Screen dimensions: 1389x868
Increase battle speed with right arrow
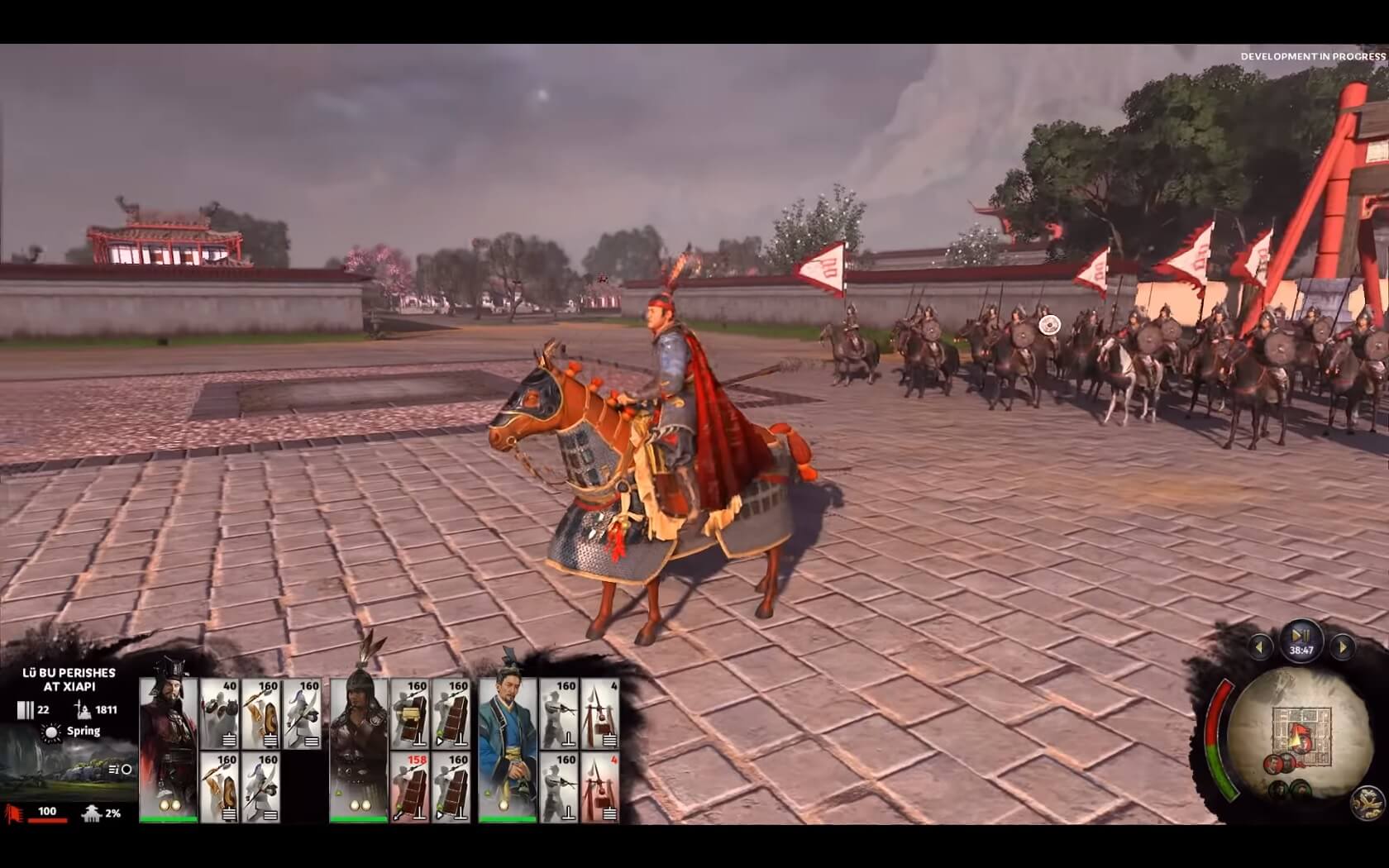click(x=1341, y=647)
